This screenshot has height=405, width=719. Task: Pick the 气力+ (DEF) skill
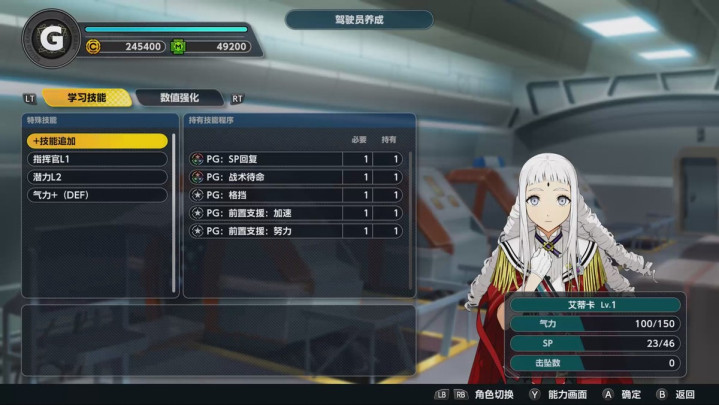click(x=97, y=195)
